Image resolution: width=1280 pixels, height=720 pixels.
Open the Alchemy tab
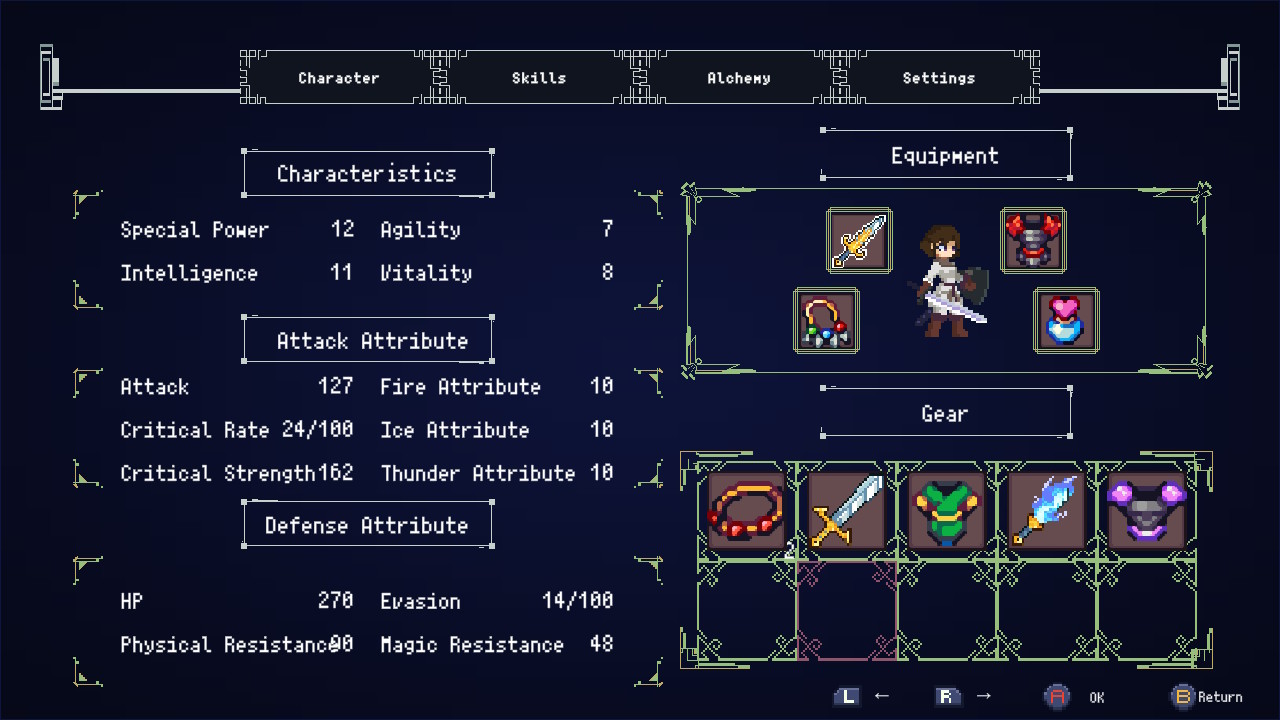point(738,77)
